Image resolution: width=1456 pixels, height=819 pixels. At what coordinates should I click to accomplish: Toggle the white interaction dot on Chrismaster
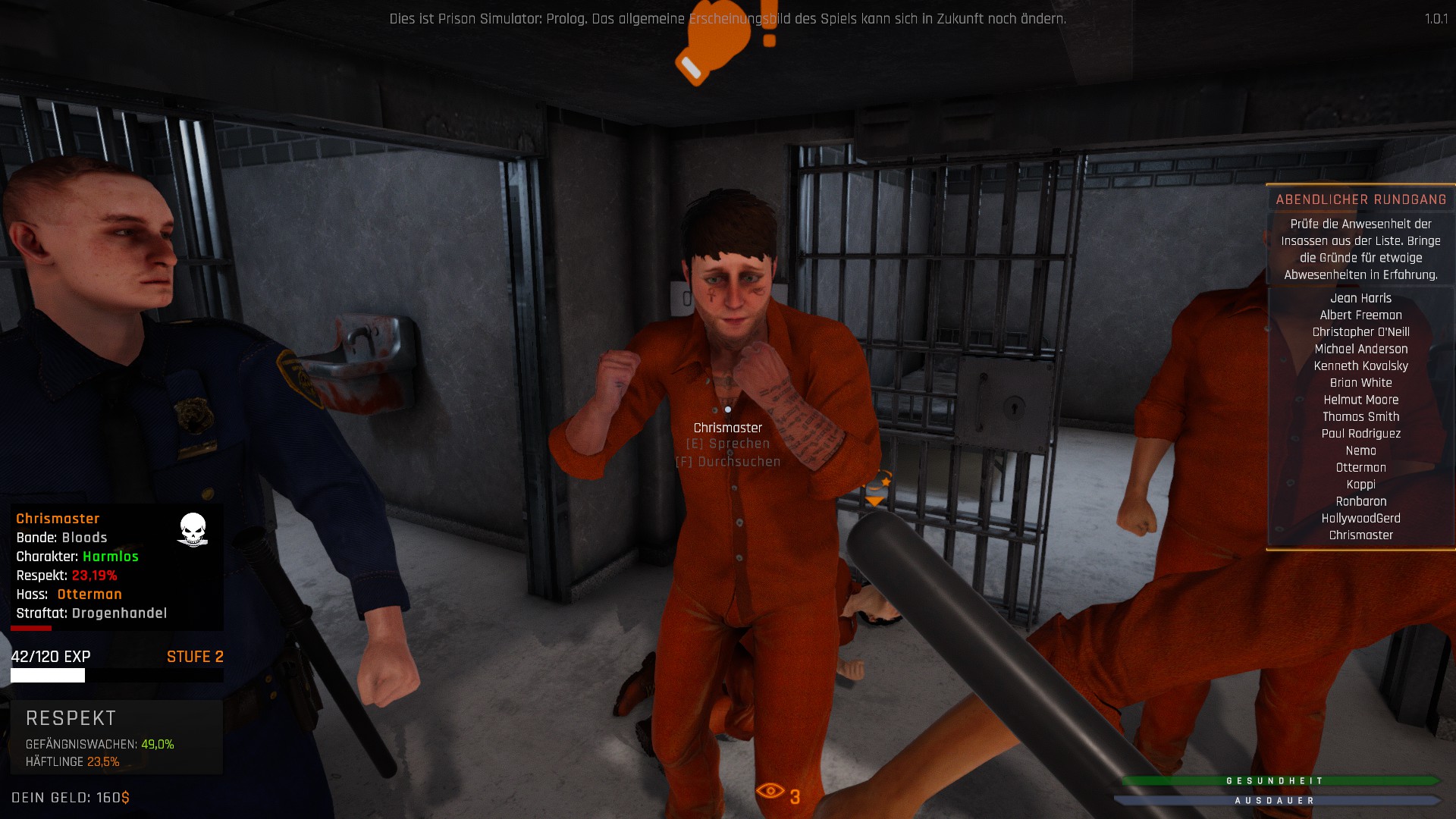tap(729, 408)
